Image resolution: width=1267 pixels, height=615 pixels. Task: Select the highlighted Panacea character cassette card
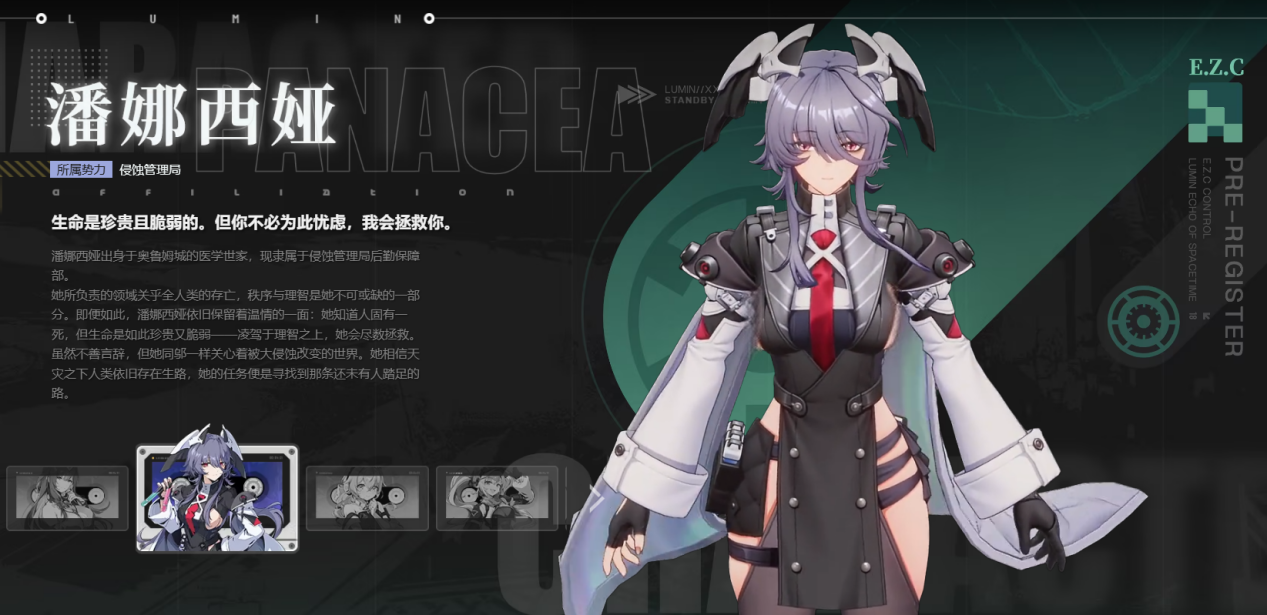[x=217, y=498]
